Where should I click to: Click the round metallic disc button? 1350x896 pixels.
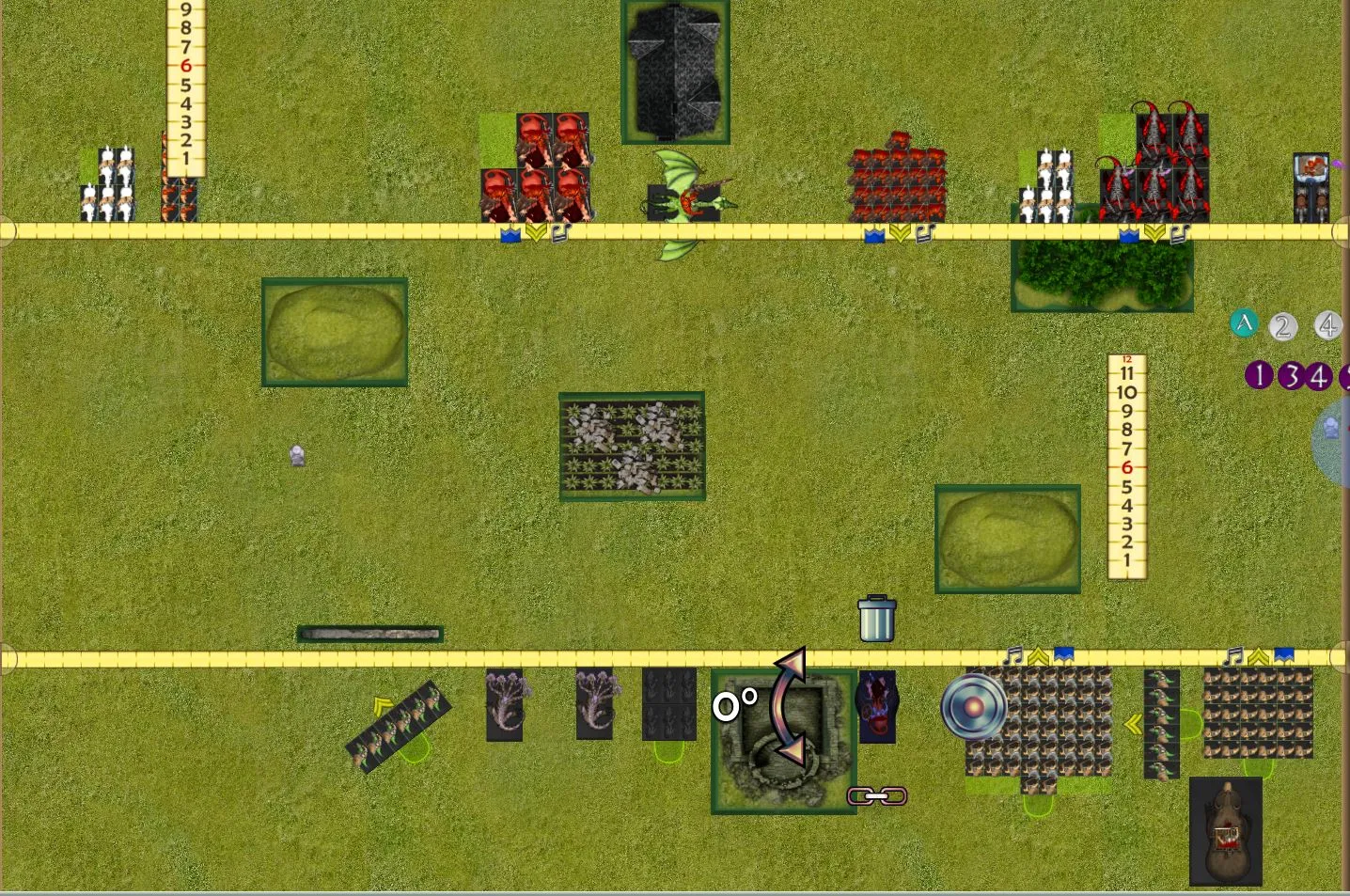974,706
